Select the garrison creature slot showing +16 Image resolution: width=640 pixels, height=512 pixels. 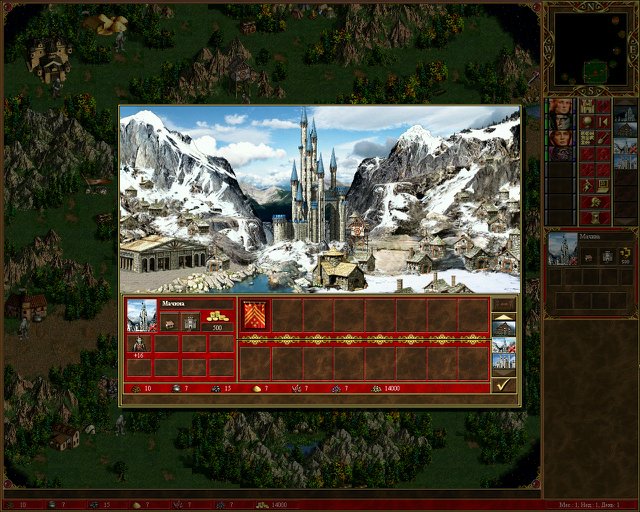coord(139,345)
